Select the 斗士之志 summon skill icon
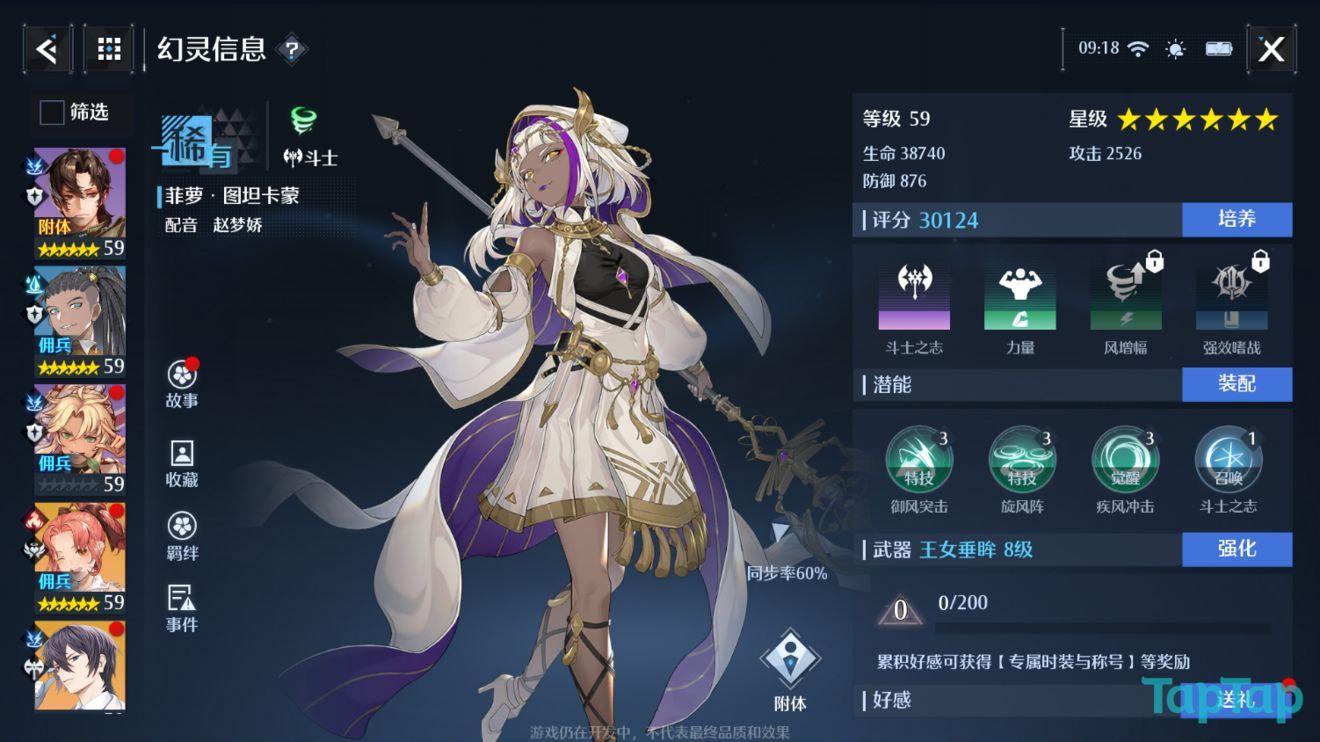 (x=1228, y=460)
